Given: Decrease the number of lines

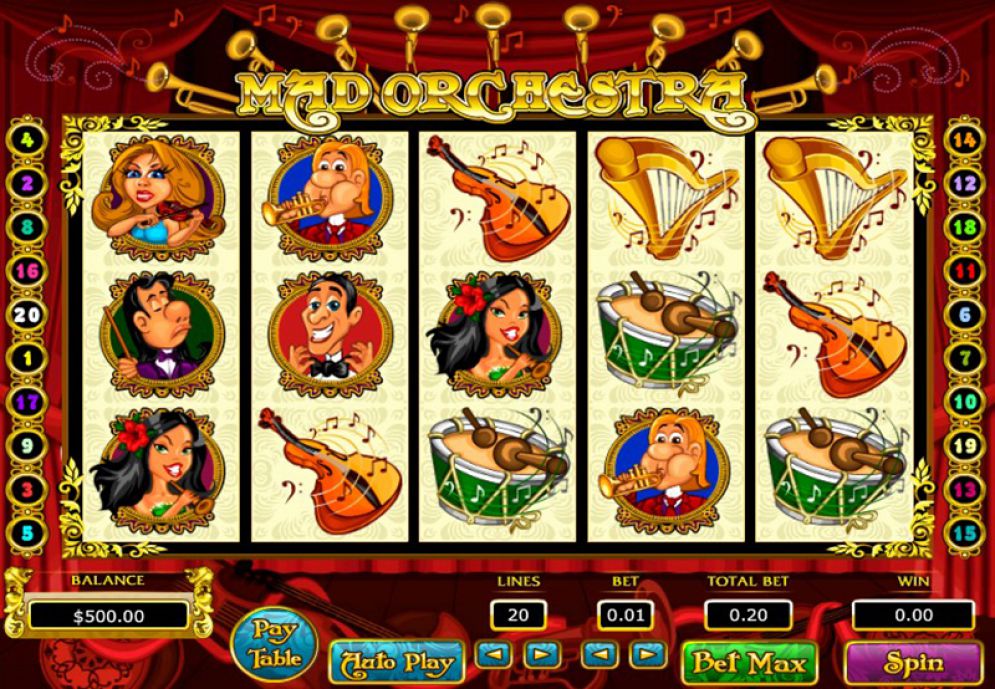Looking at the screenshot, I should 493,655.
